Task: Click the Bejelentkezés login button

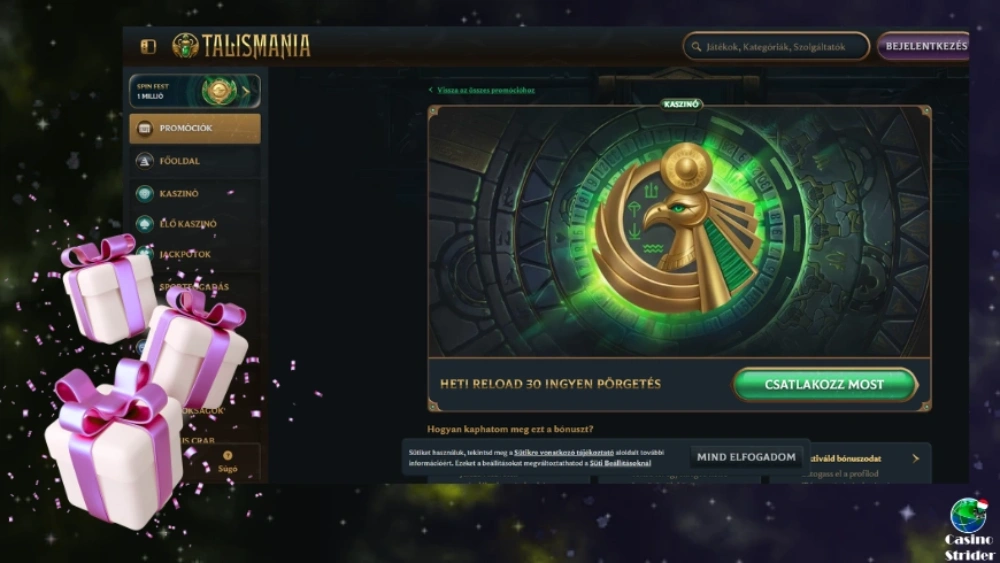Action: point(925,46)
